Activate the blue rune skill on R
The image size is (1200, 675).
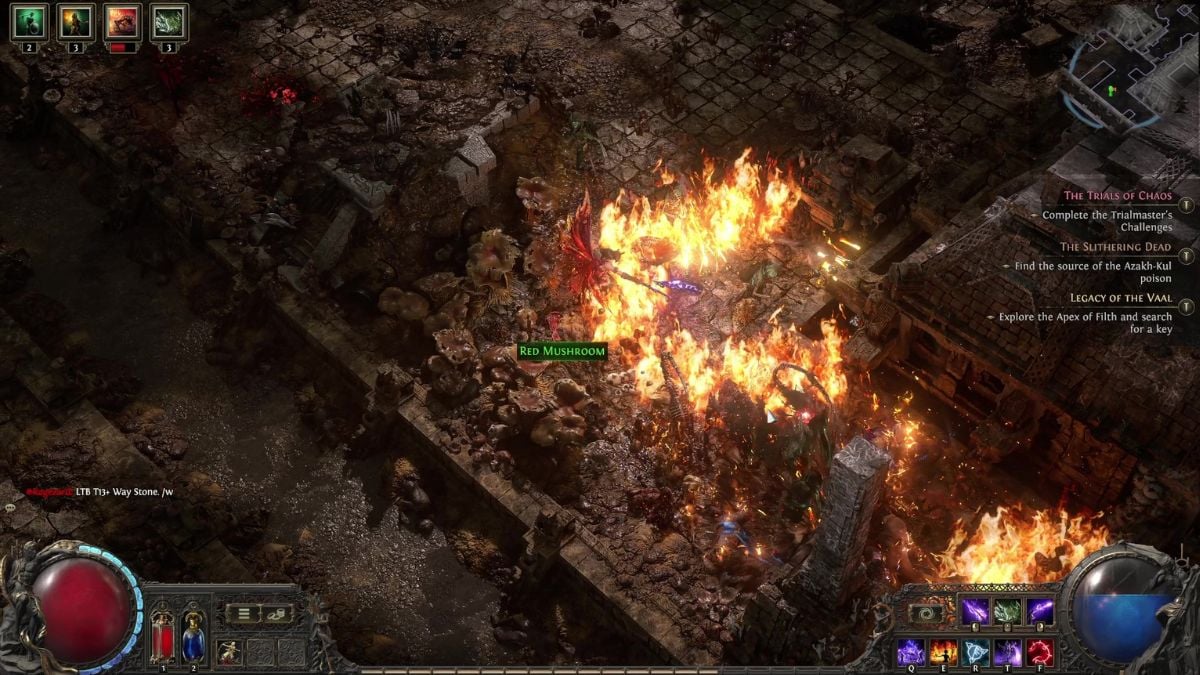click(975, 652)
